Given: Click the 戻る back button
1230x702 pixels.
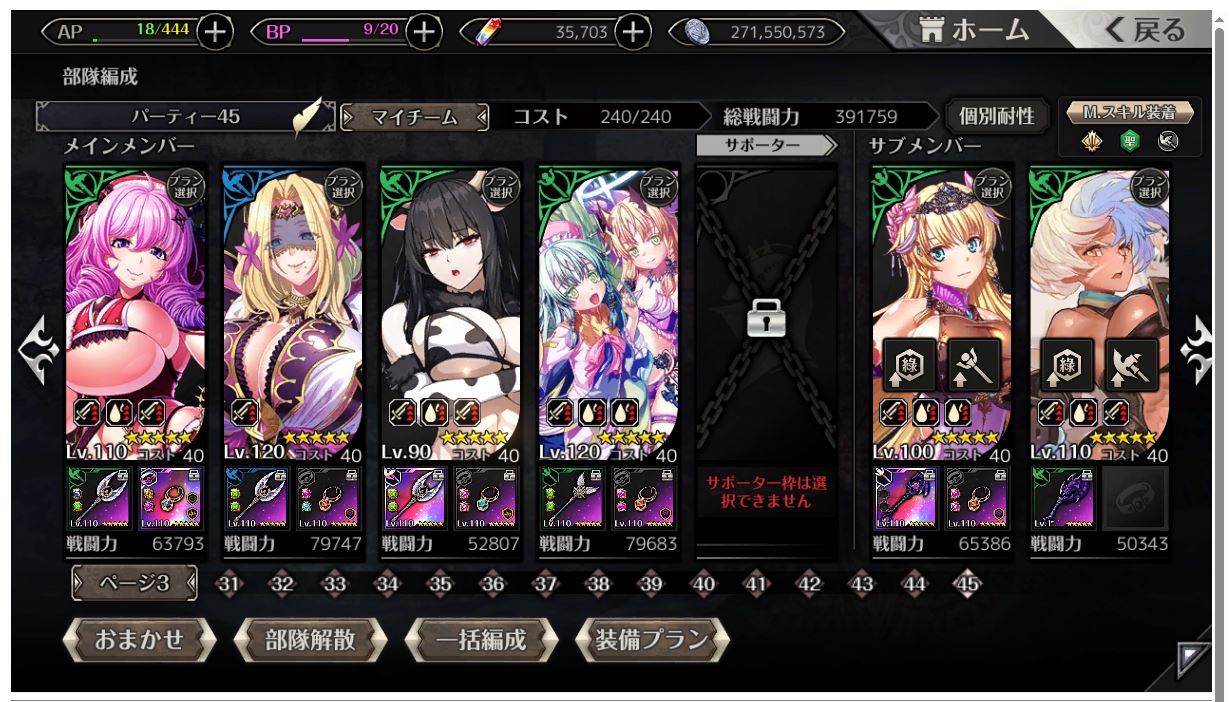Looking at the screenshot, I should pyautogui.click(x=1144, y=30).
